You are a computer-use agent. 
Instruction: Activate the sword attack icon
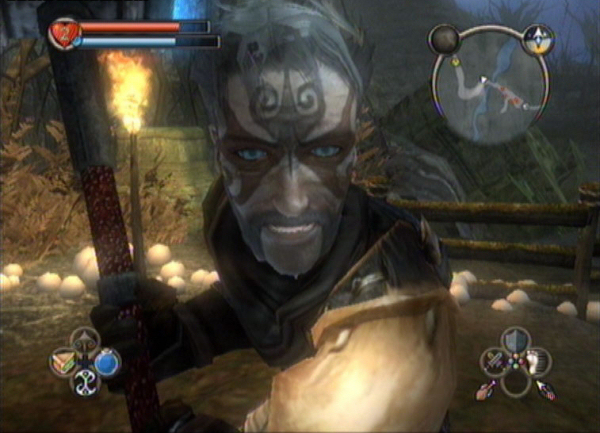pos(493,361)
